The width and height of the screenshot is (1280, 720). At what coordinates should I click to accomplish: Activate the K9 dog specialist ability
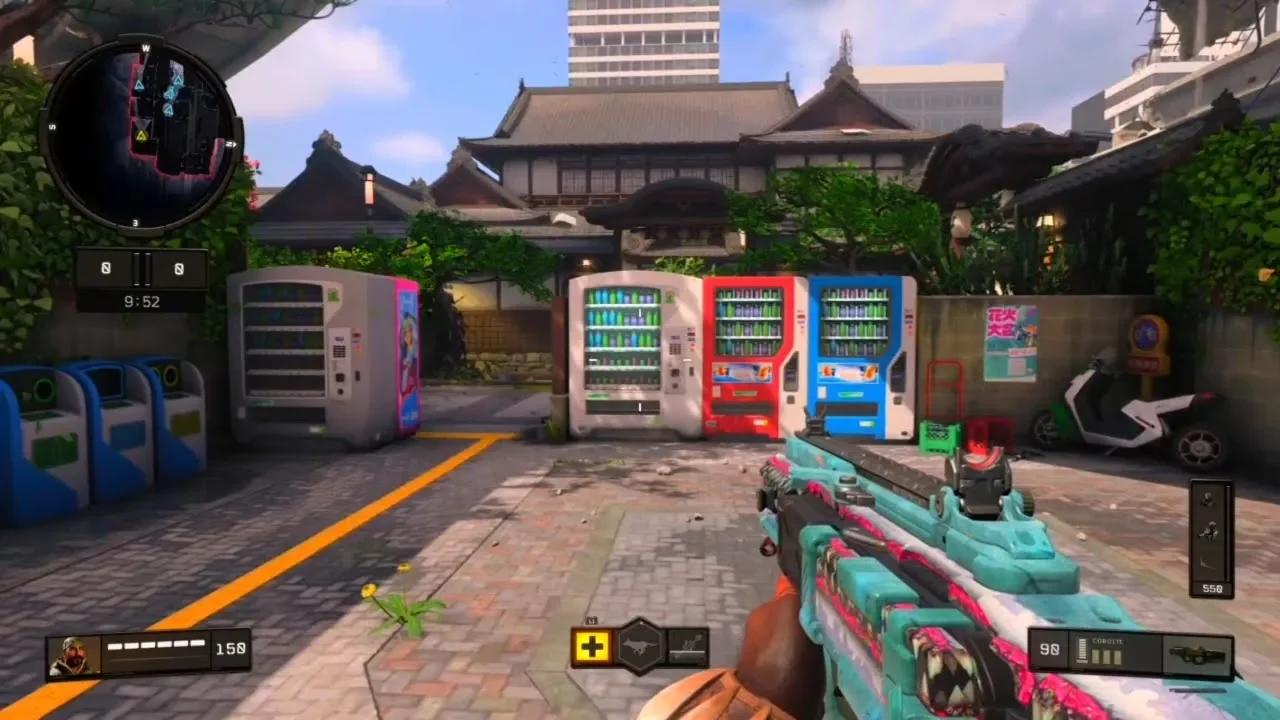pyautogui.click(x=640, y=647)
